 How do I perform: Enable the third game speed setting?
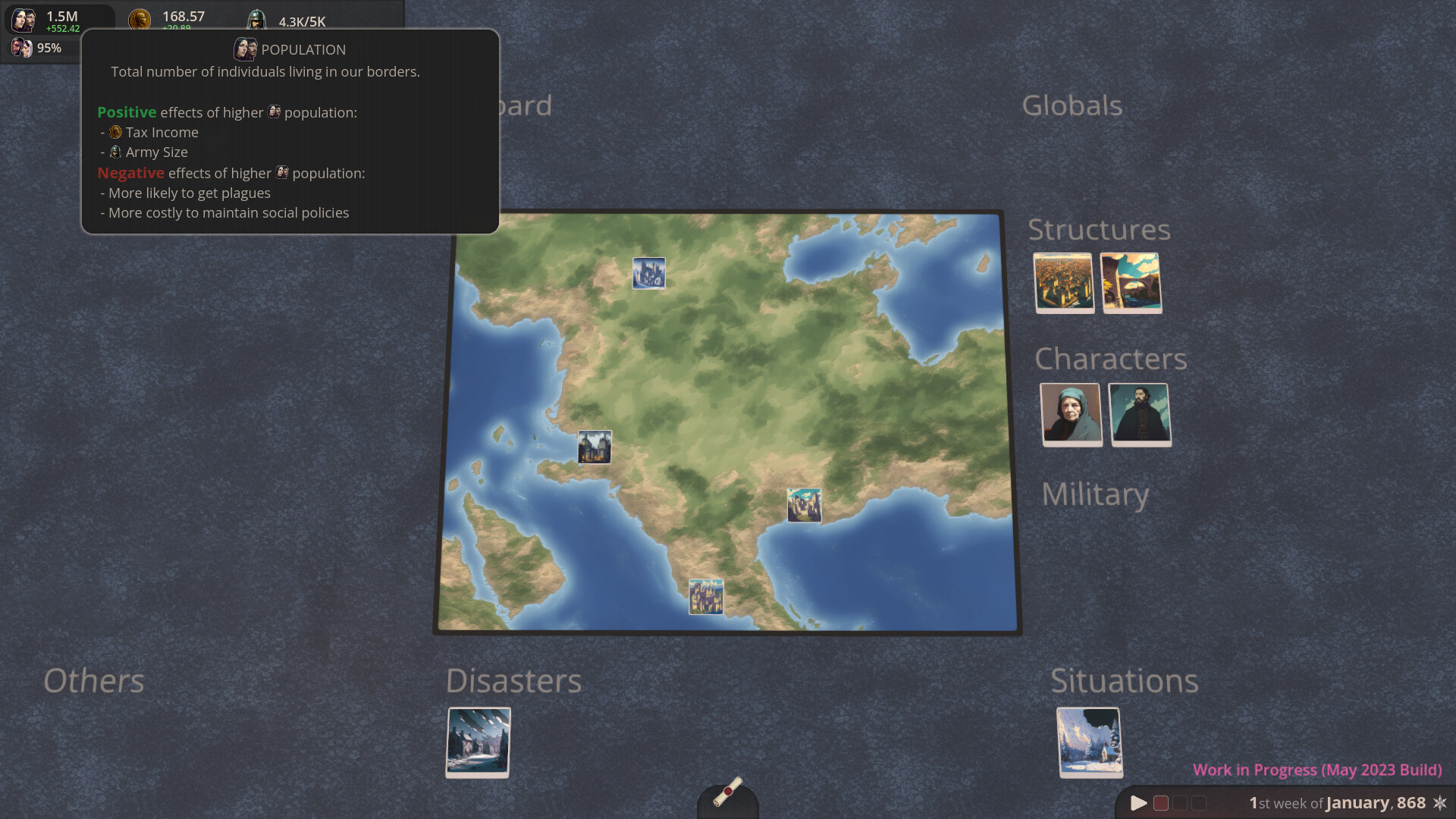[x=1199, y=803]
